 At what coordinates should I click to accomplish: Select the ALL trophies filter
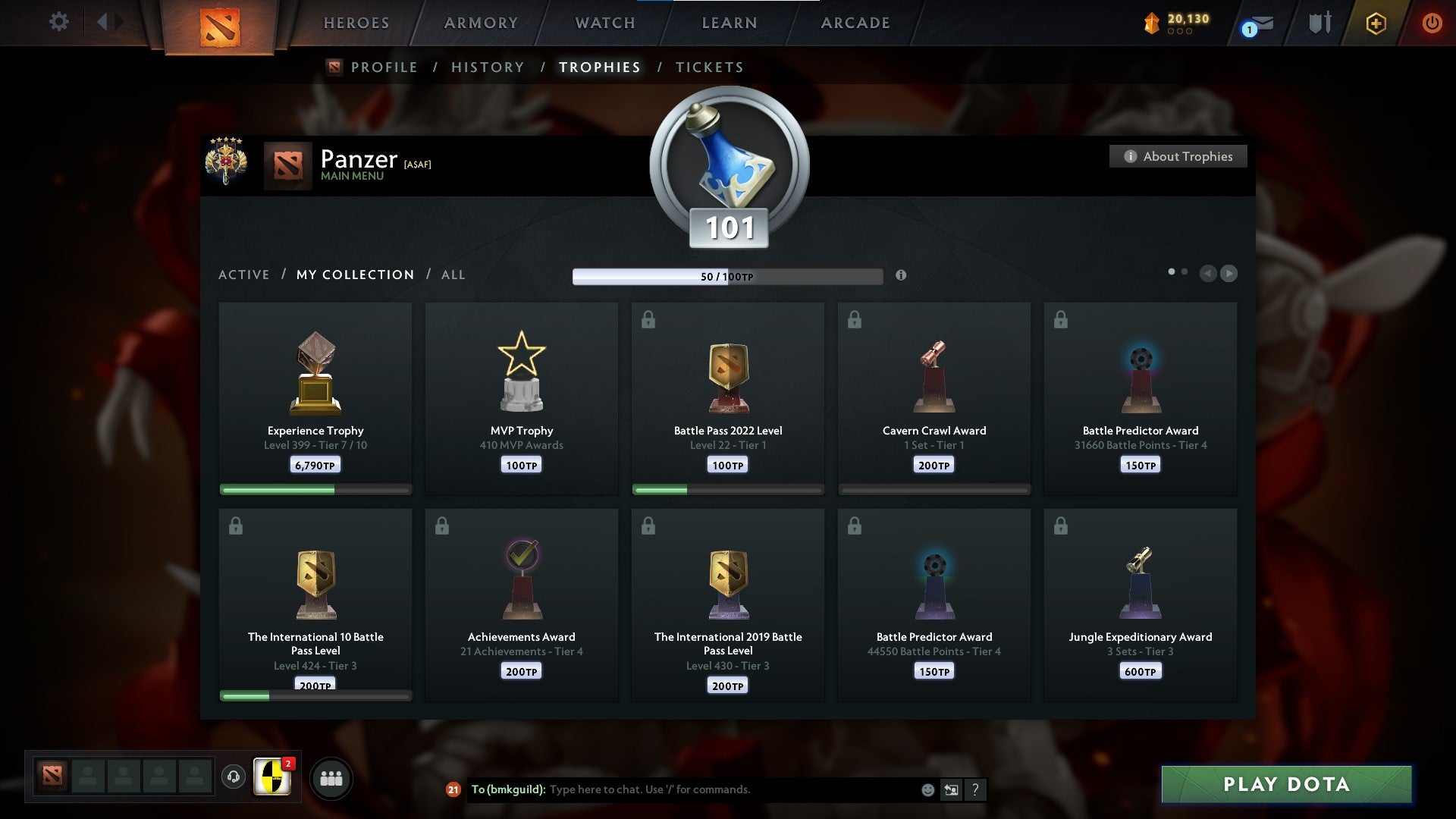[453, 275]
